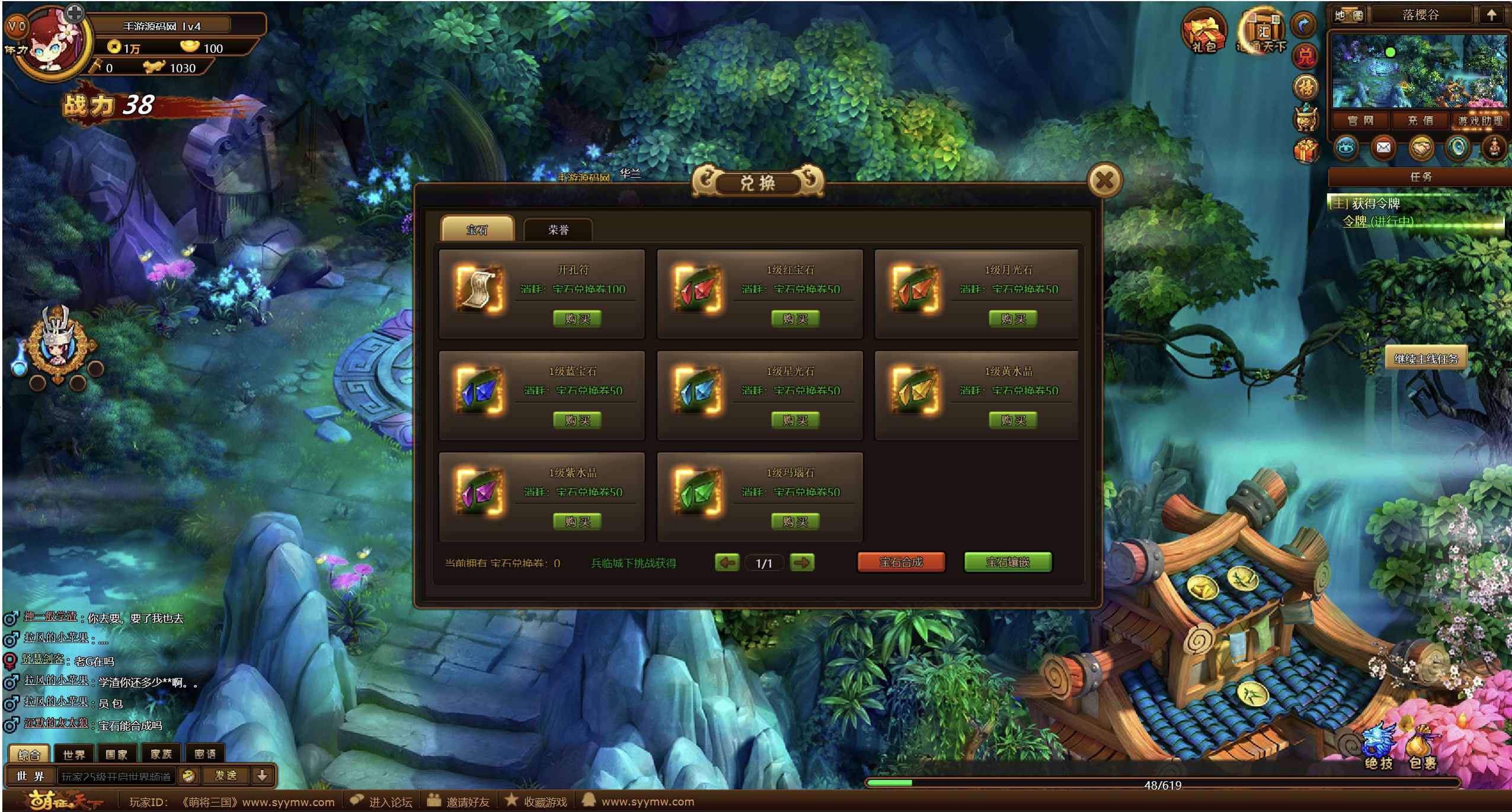Close the 兑换 exchange window

click(1103, 180)
